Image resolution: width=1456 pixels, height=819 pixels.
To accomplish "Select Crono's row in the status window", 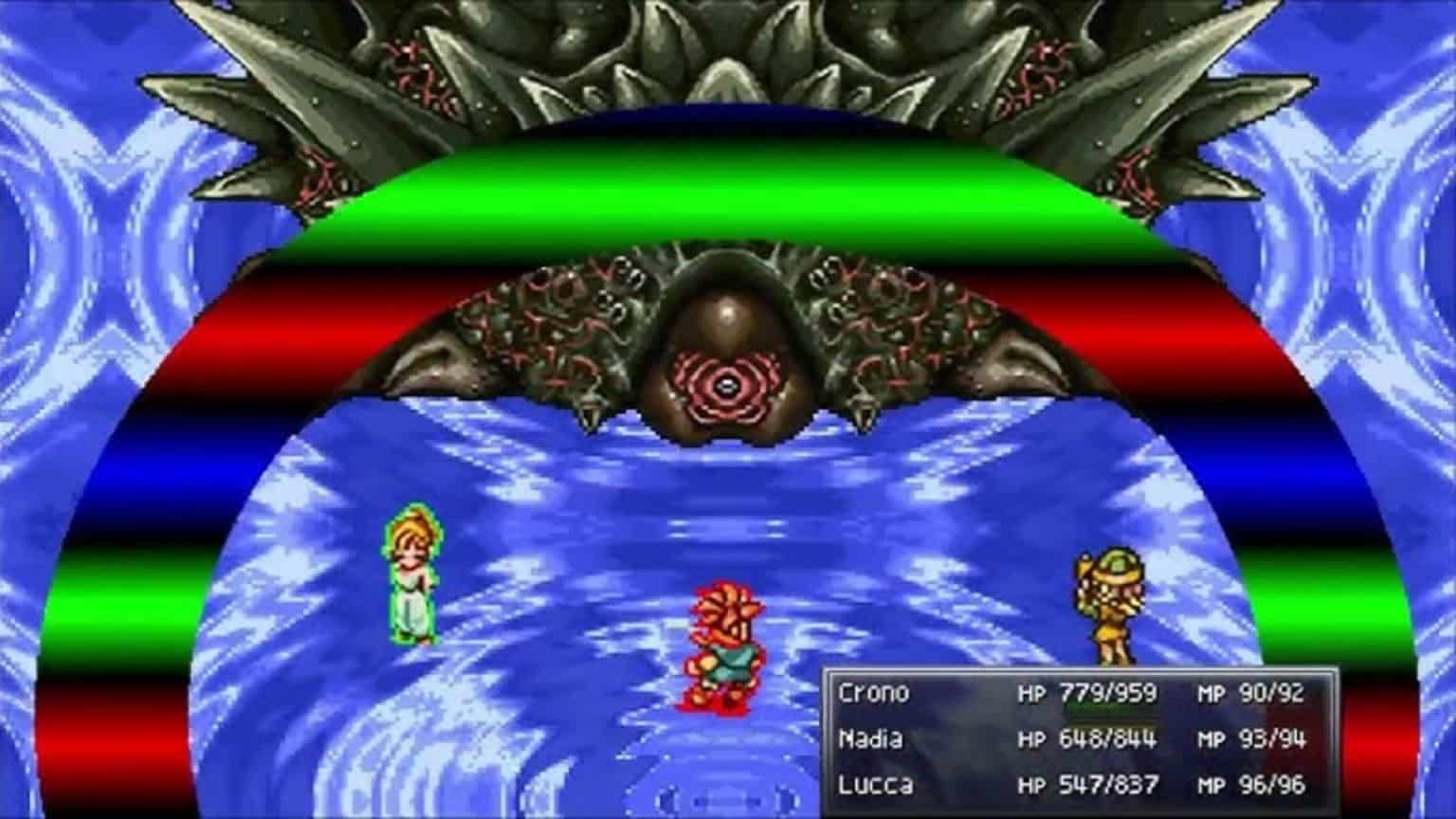I will [1043, 693].
